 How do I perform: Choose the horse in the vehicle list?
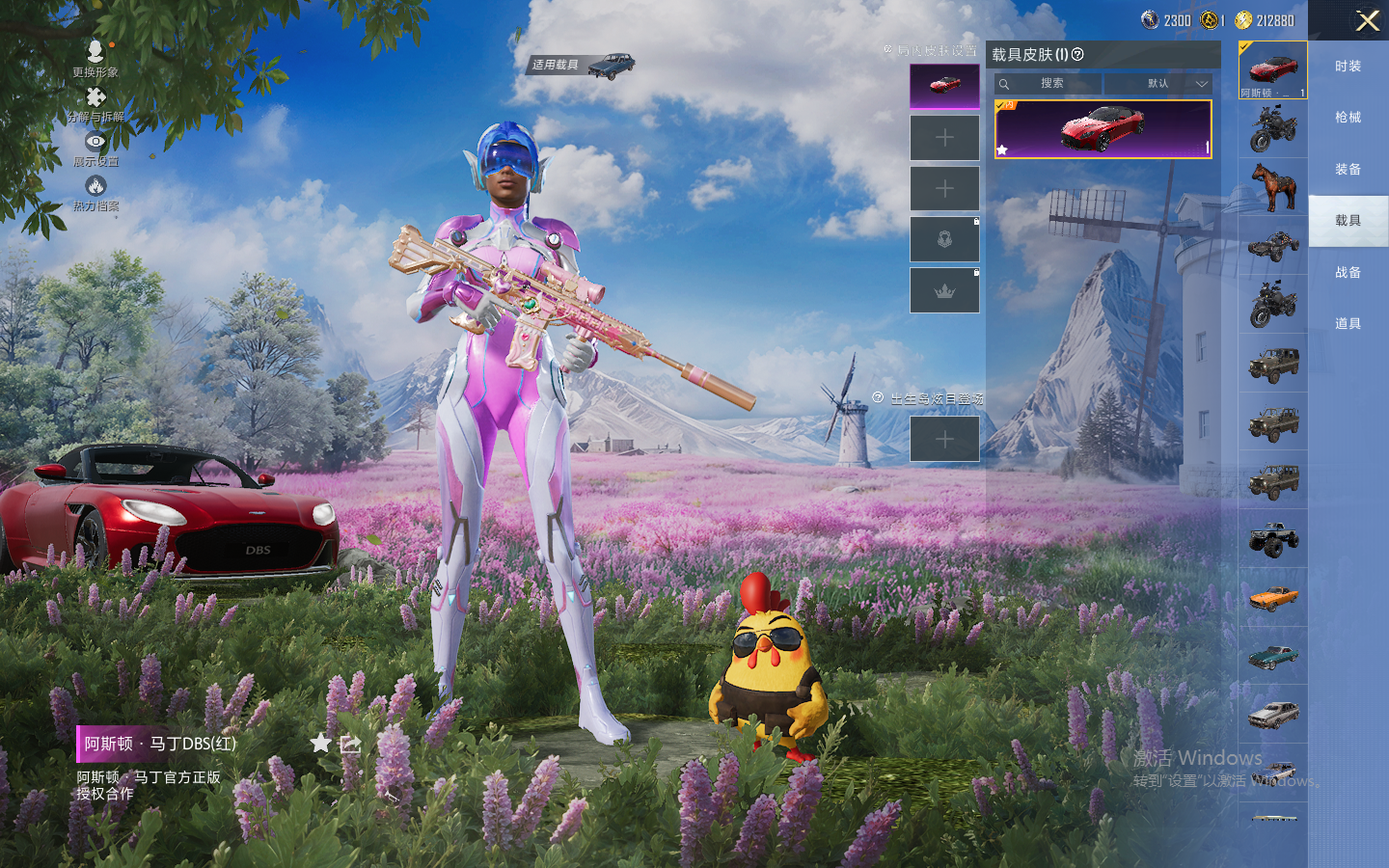pyautogui.click(x=1273, y=187)
